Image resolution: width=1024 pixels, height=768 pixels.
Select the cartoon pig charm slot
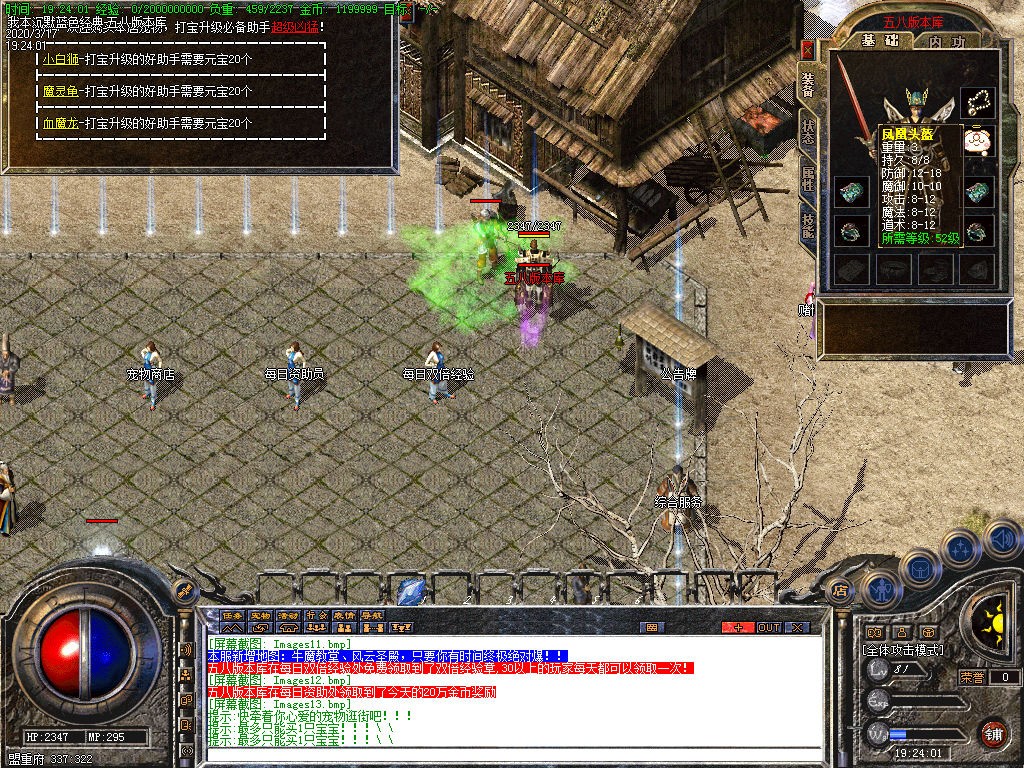coord(978,140)
